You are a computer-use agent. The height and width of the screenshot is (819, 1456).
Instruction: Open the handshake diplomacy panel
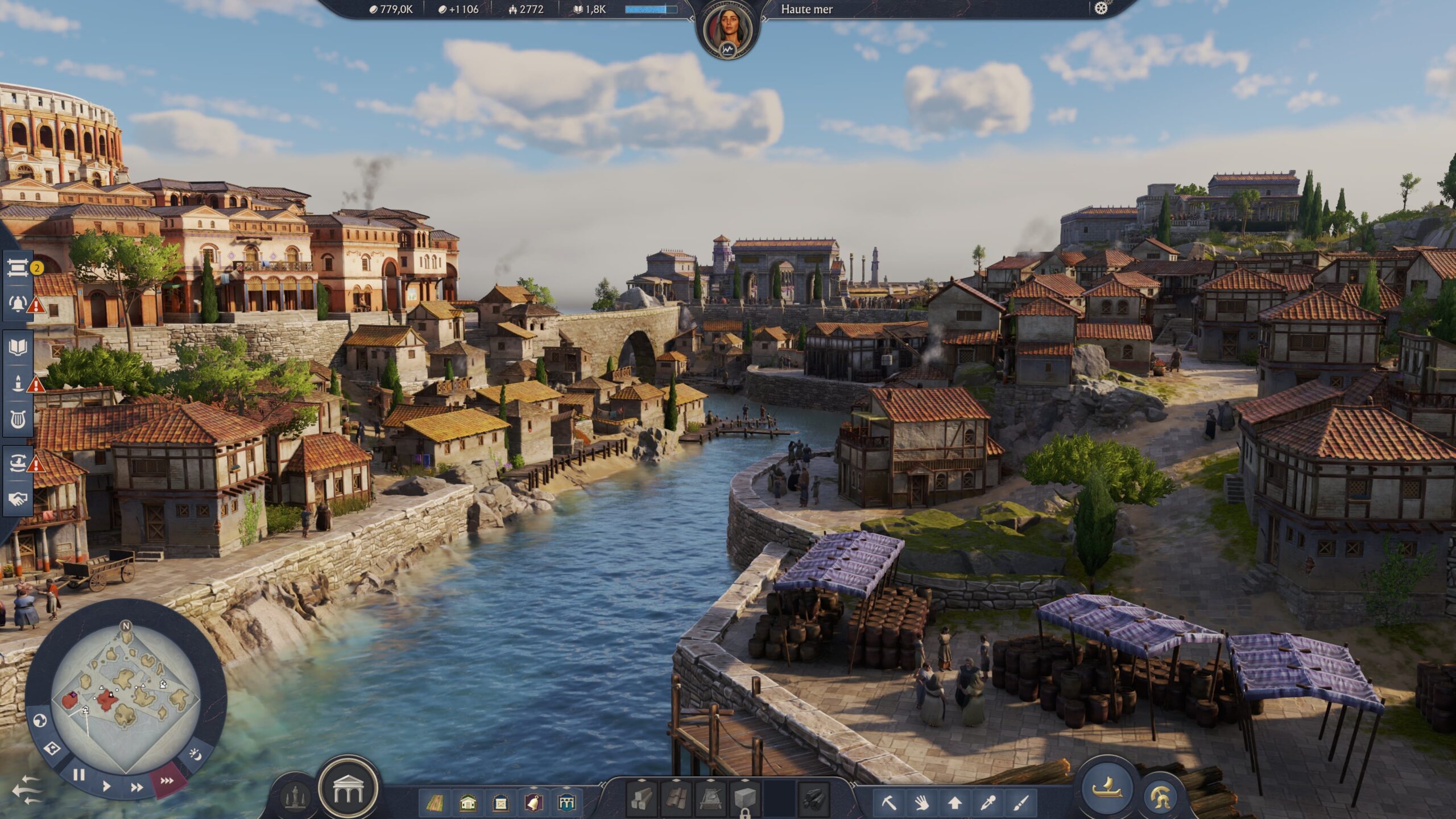click(x=18, y=499)
